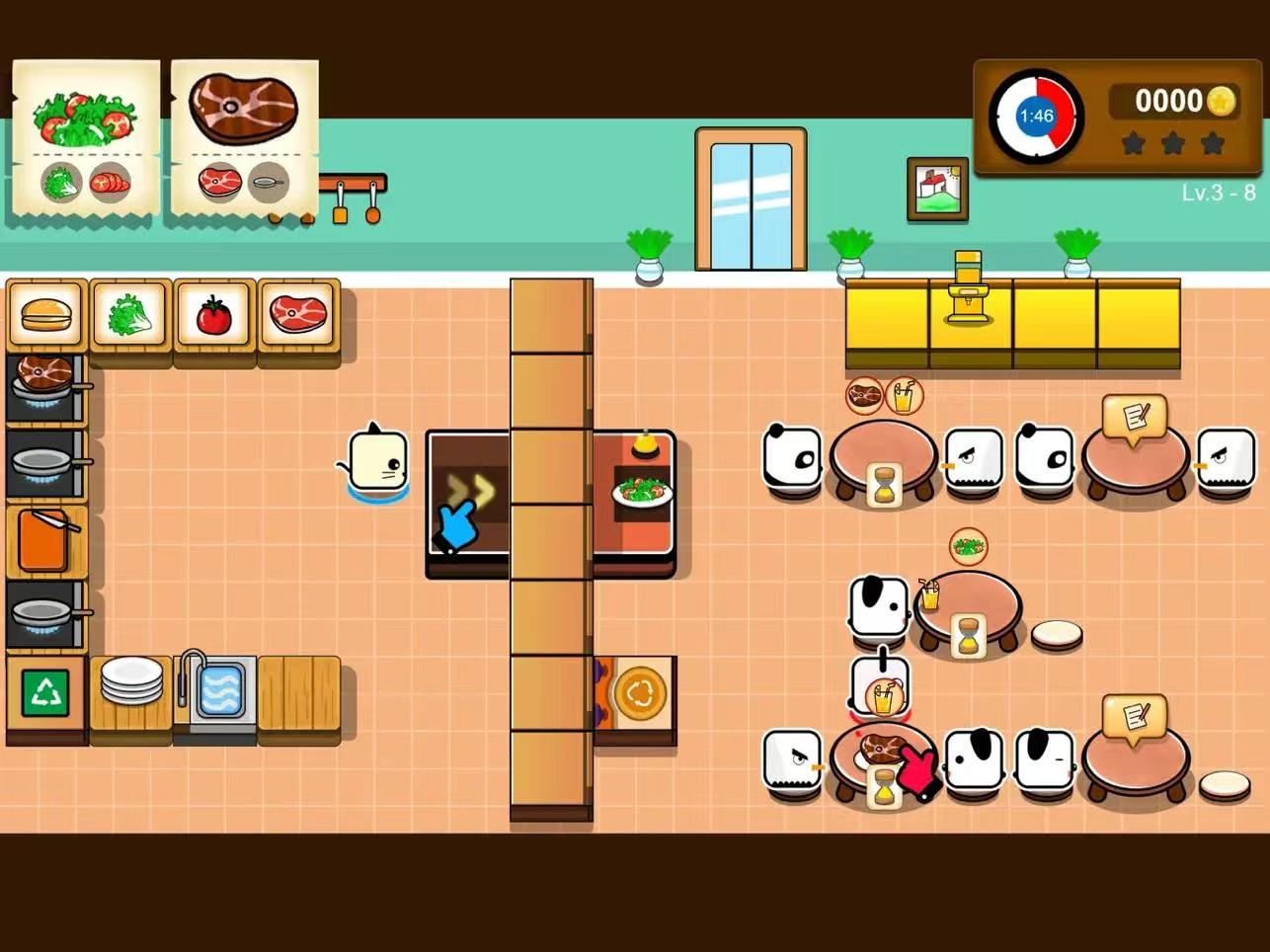Viewport: 1270px width, 952px height.
Task: Ring the service bell on the counter
Action: click(645, 444)
